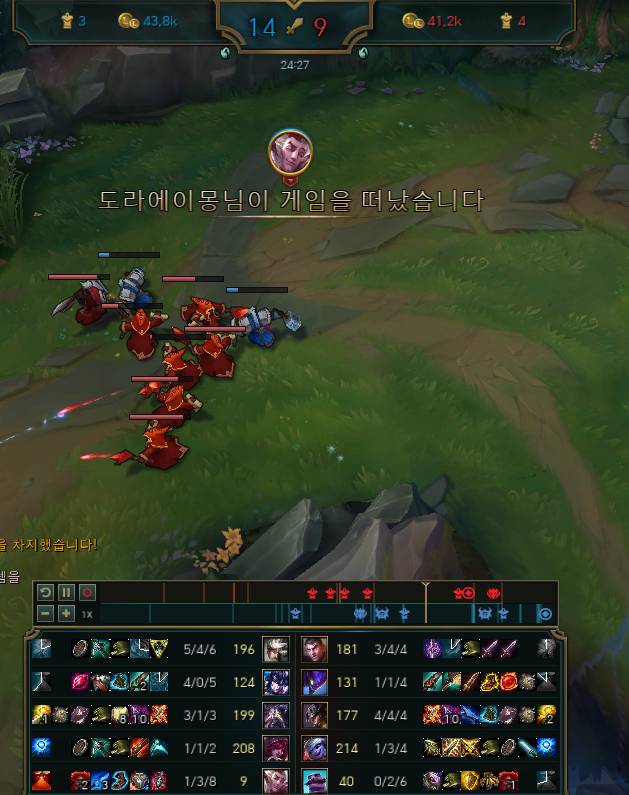Select the blue team 3/1/3 champion portrait

(276, 715)
